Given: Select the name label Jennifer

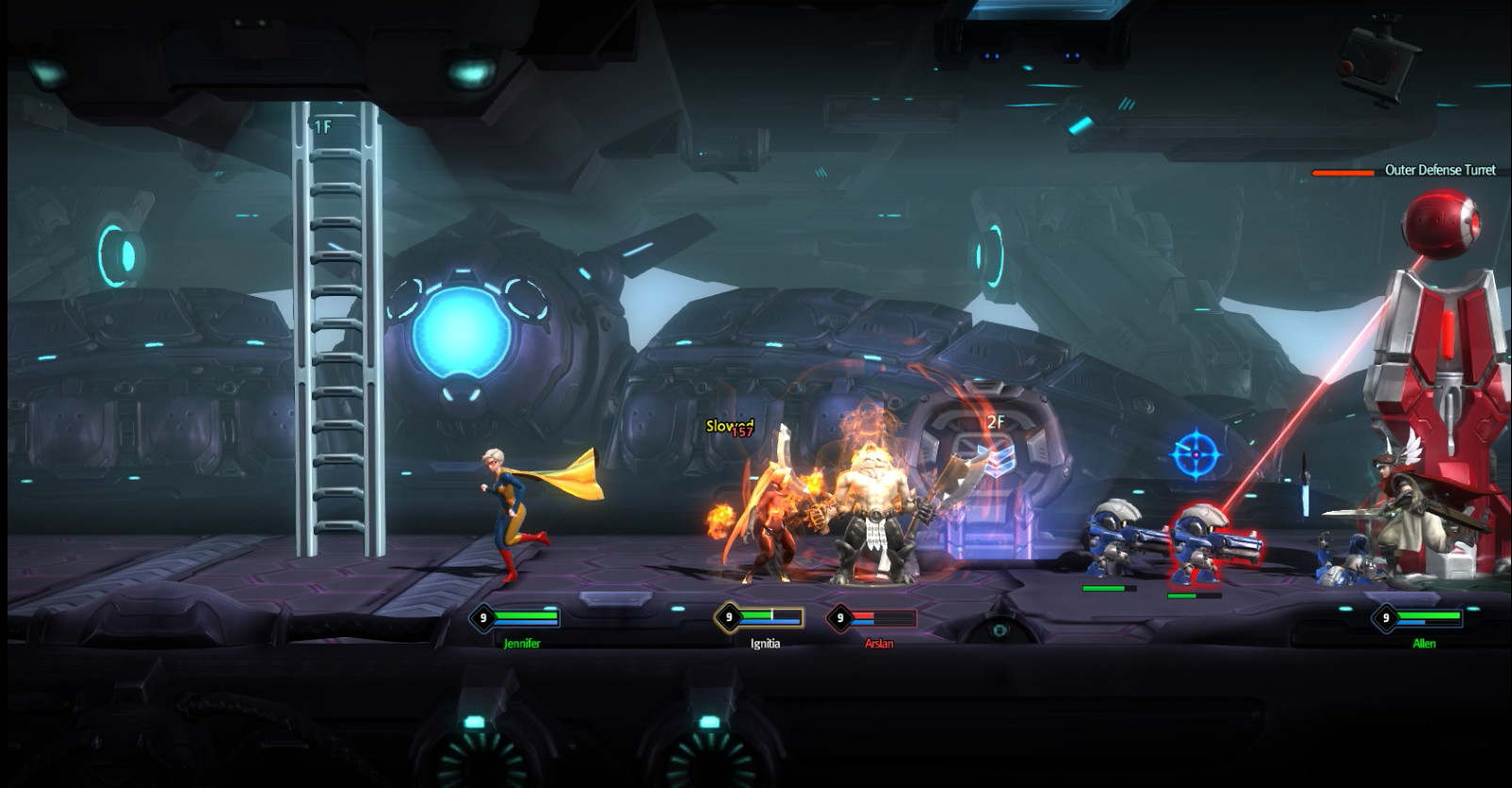Looking at the screenshot, I should (524, 644).
